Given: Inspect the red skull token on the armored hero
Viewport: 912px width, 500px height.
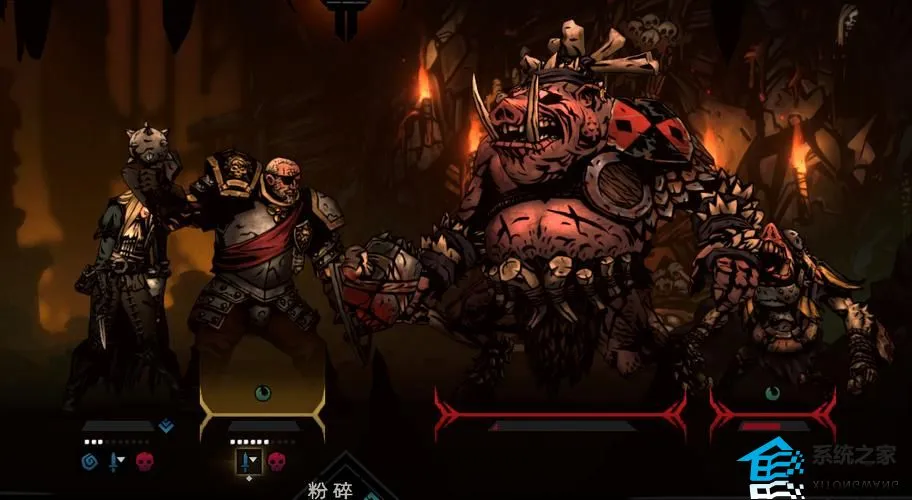Looking at the screenshot, I should click(x=274, y=461).
